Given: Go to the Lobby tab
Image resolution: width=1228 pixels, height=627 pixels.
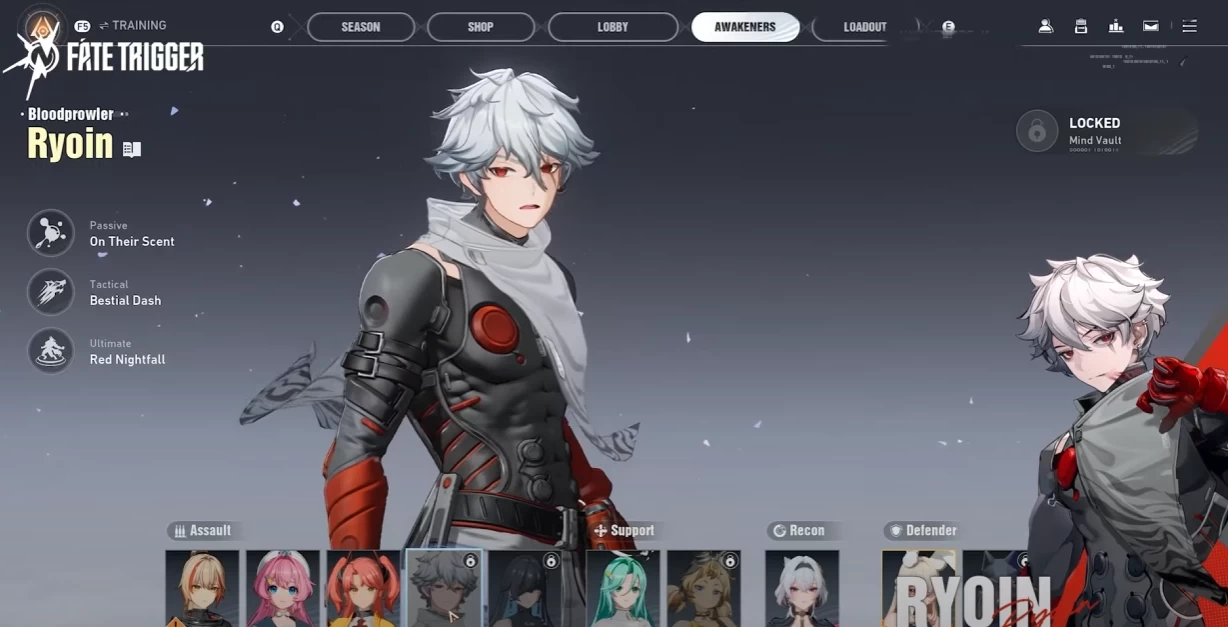Looking at the screenshot, I should click(613, 27).
